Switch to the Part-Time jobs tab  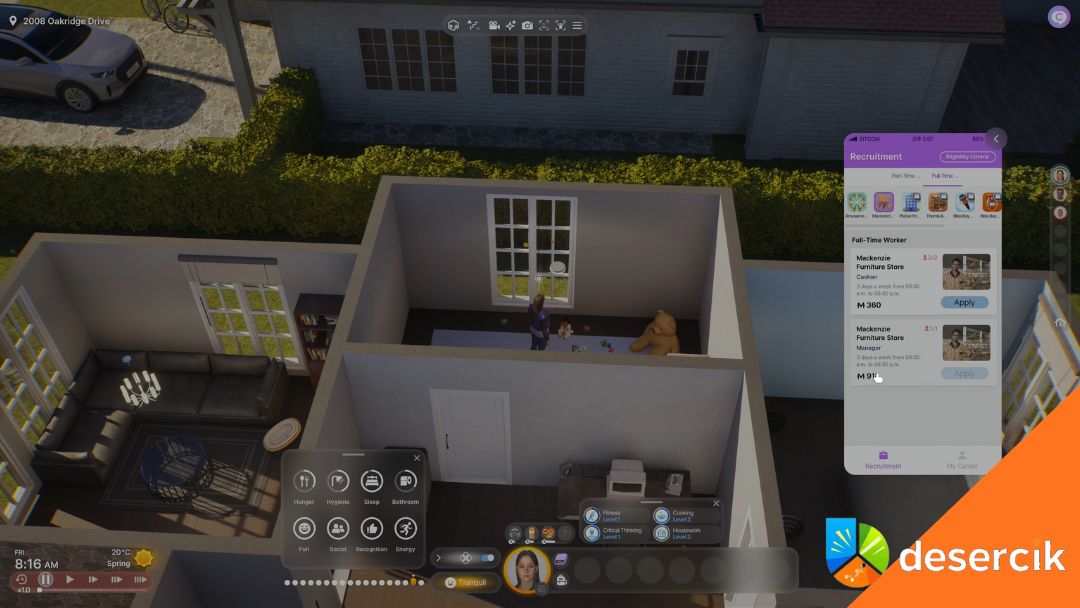[903, 176]
